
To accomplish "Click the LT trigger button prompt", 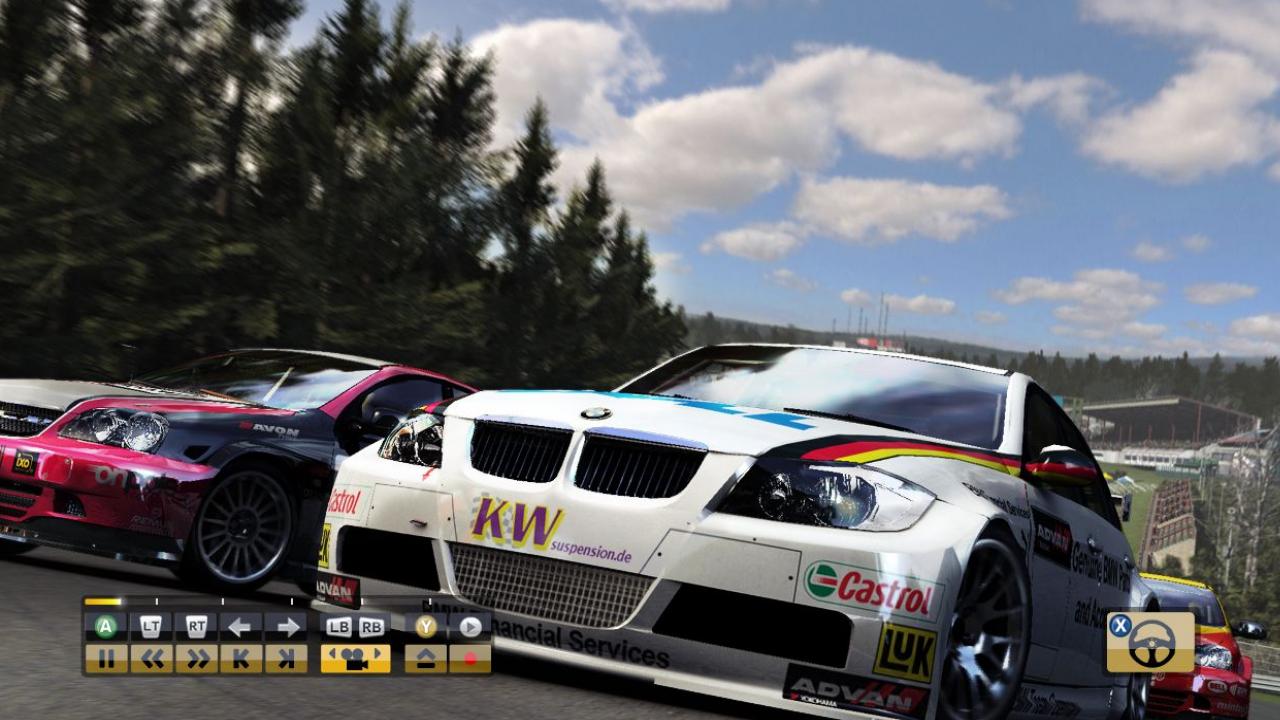I will pos(150,624).
